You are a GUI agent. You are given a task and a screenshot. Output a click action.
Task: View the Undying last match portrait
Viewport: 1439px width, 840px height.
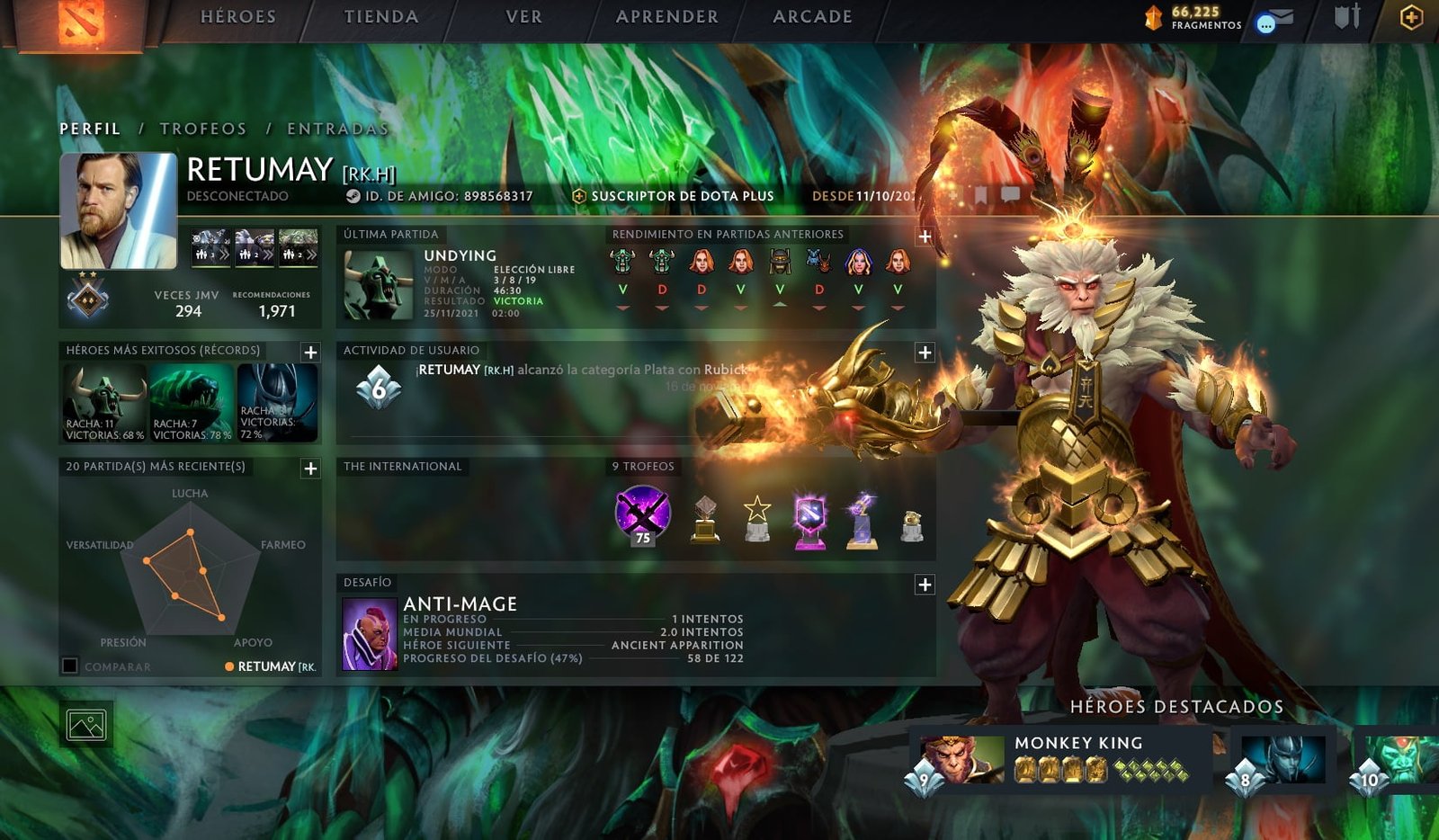[x=379, y=285]
